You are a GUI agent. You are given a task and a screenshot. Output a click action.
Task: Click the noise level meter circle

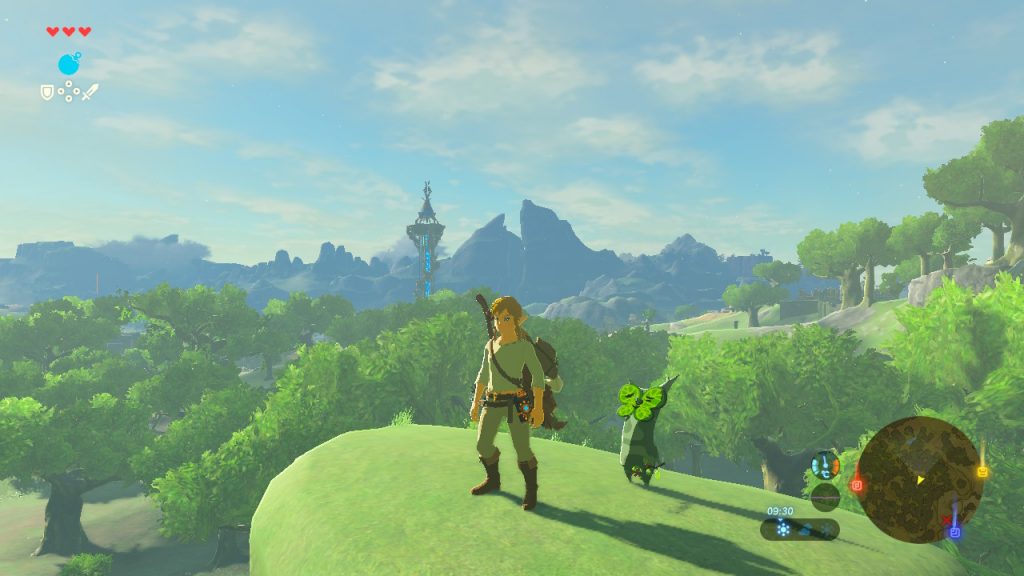825,496
